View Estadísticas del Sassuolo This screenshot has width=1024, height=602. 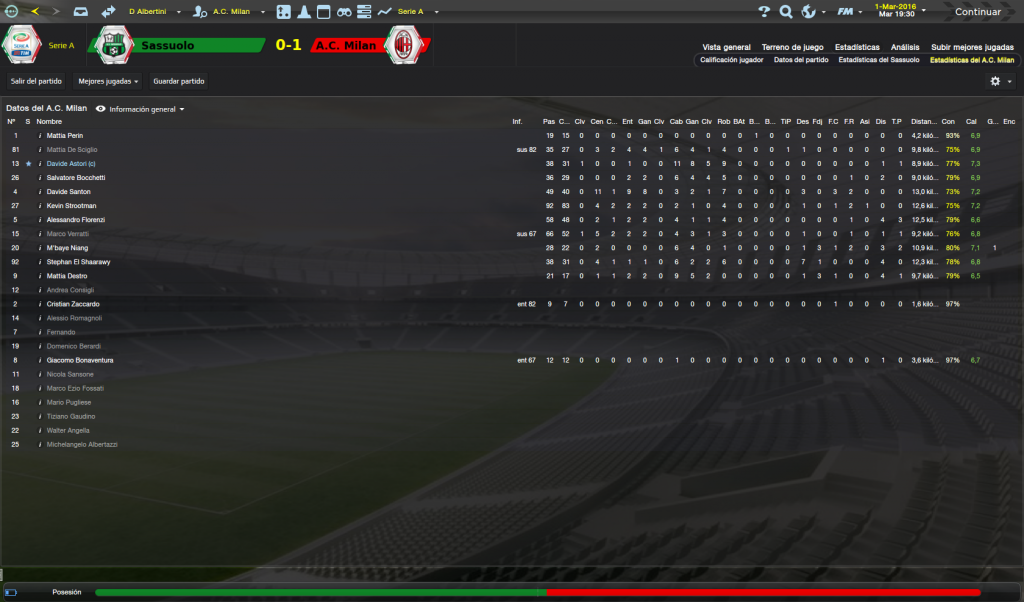tap(879, 60)
